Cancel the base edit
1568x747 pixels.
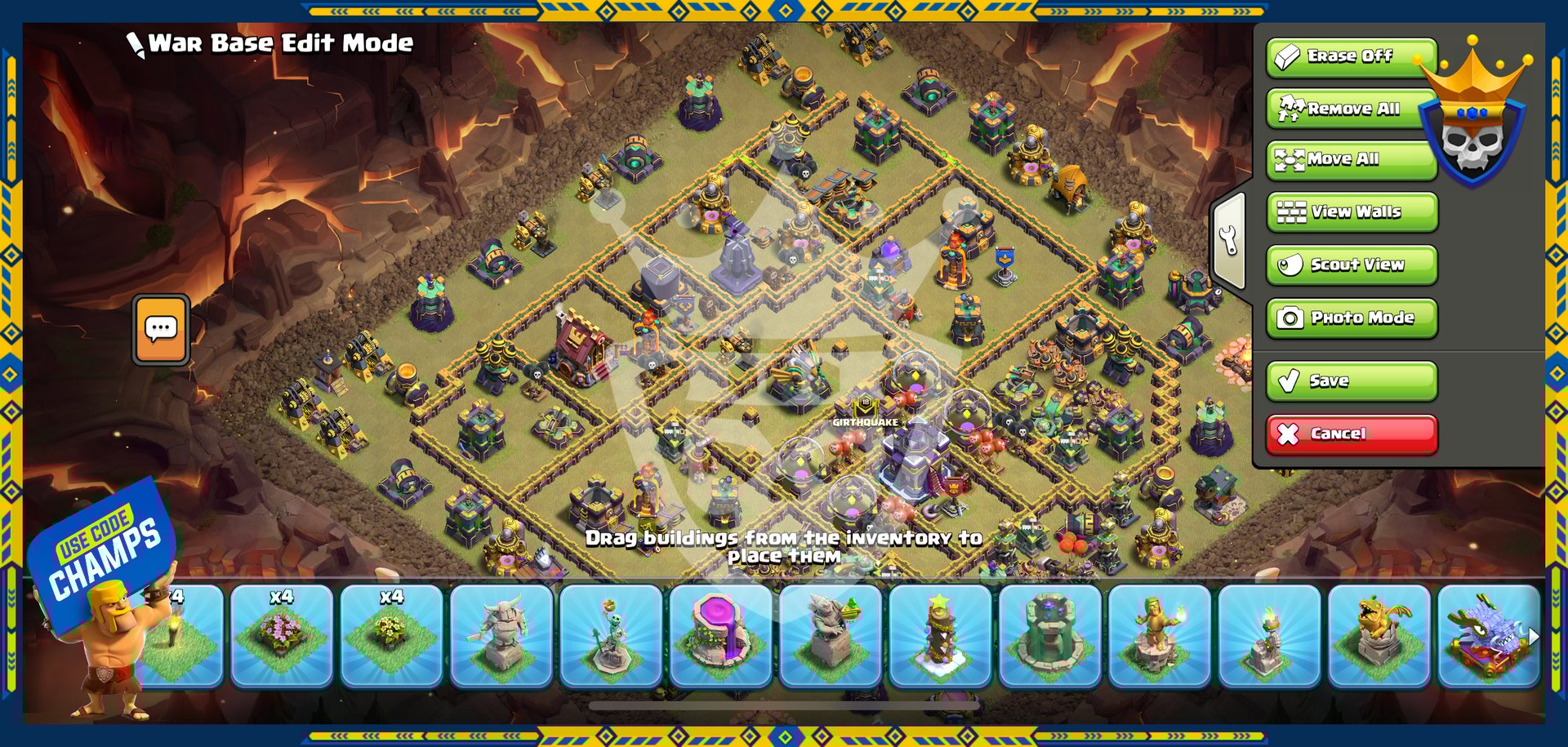point(1352,434)
